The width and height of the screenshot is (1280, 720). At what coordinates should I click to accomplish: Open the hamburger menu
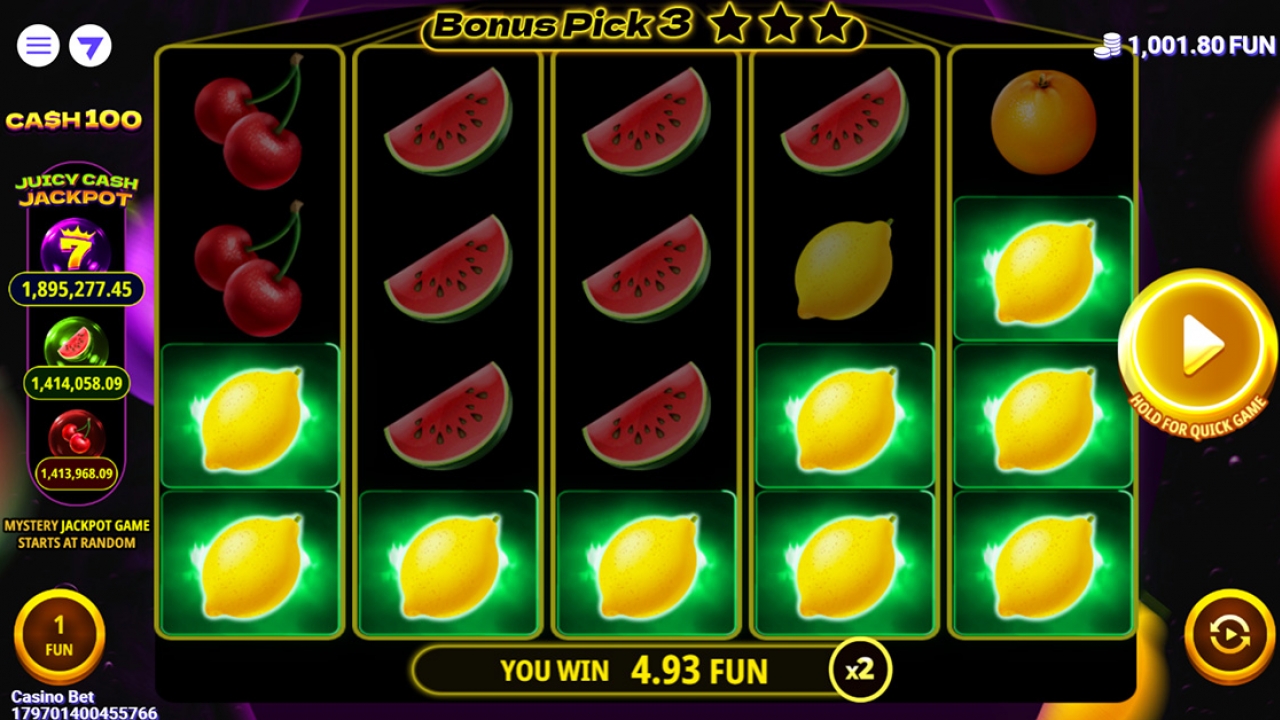[x=38, y=45]
